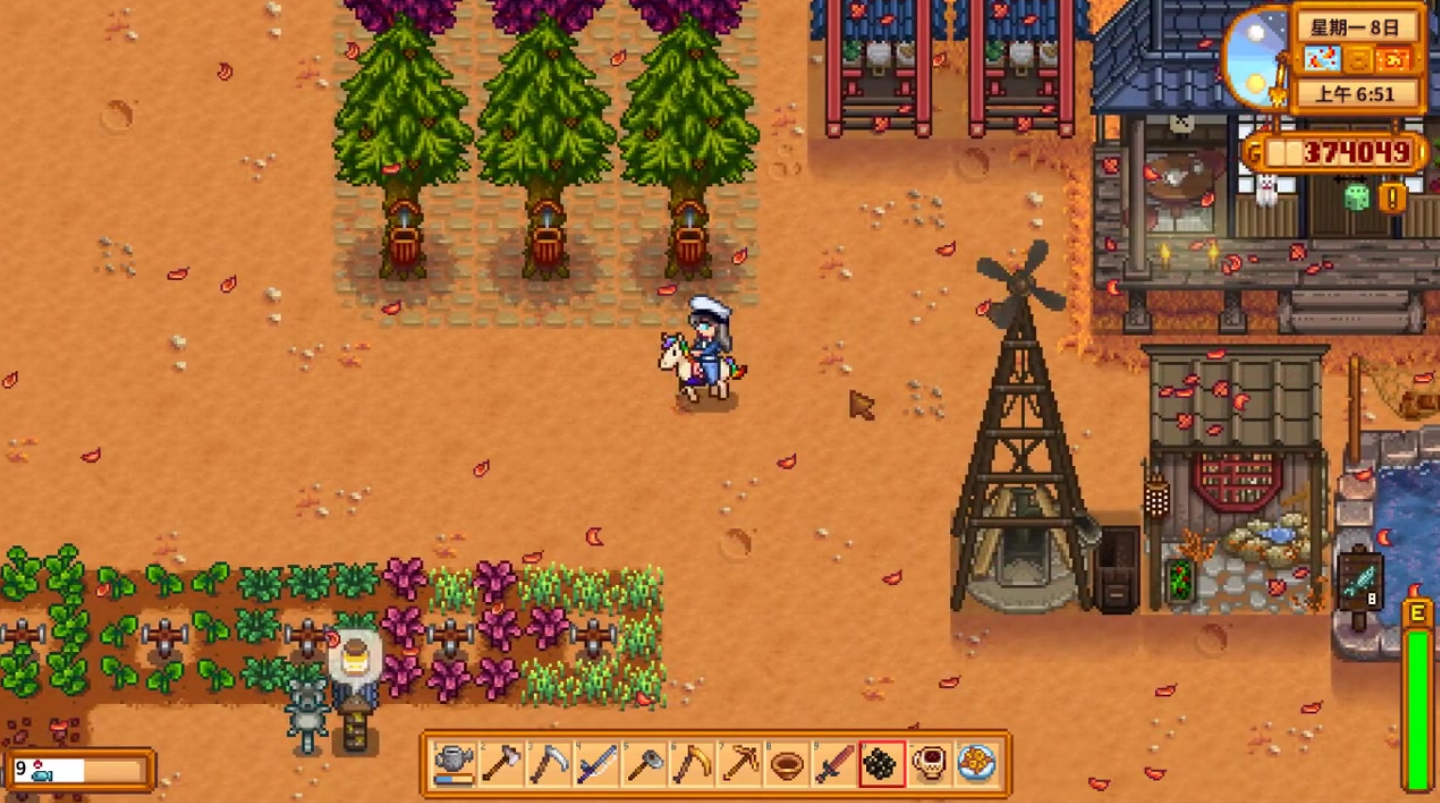Open the quest journal exclamation icon
Image resolution: width=1440 pixels, height=803 pixels.
[x=1392, y=197]
